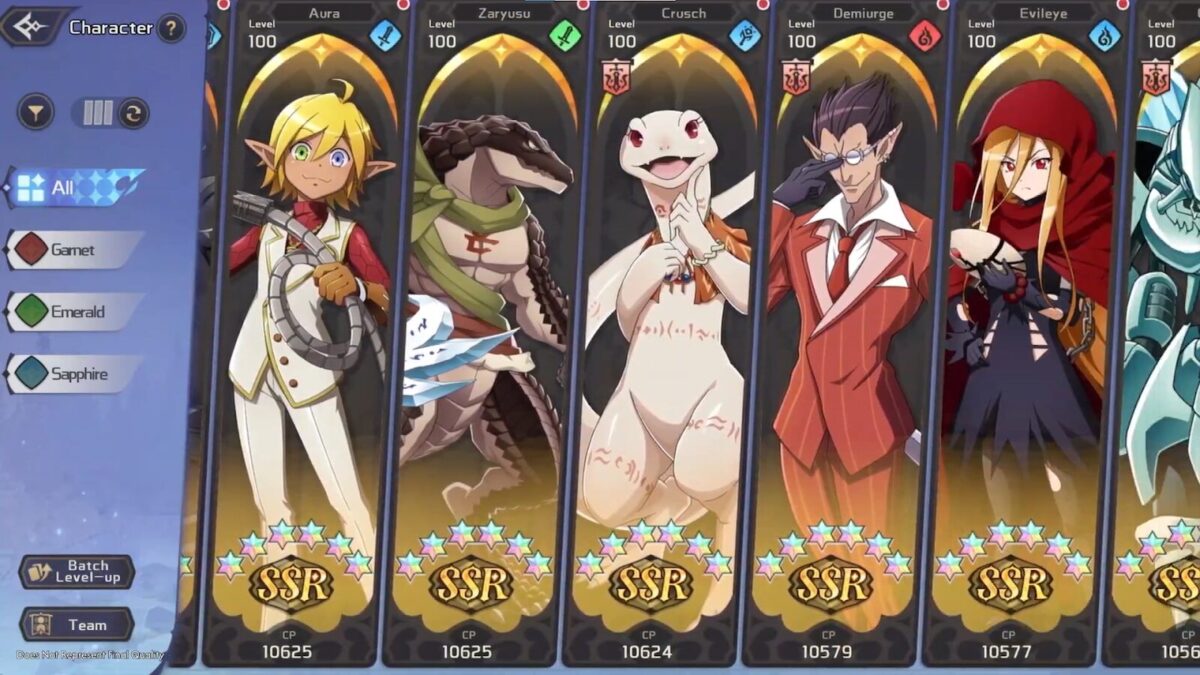This screenshot has height=675, width=1200.
Task: Open Batch Level-up
Action: (x=76, y=572)
